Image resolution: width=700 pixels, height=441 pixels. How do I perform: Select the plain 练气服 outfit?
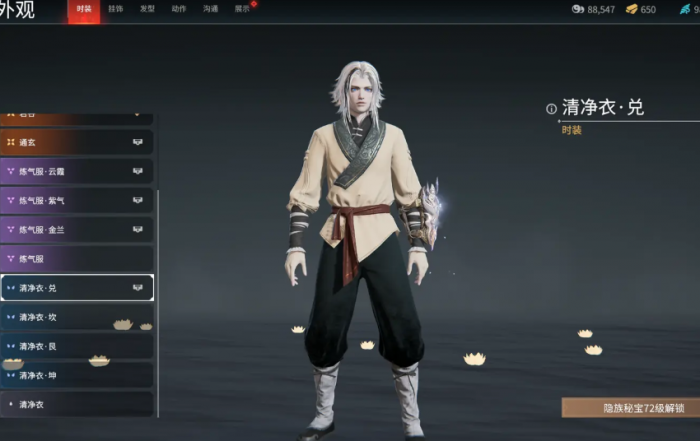click(x=77, y=258)
